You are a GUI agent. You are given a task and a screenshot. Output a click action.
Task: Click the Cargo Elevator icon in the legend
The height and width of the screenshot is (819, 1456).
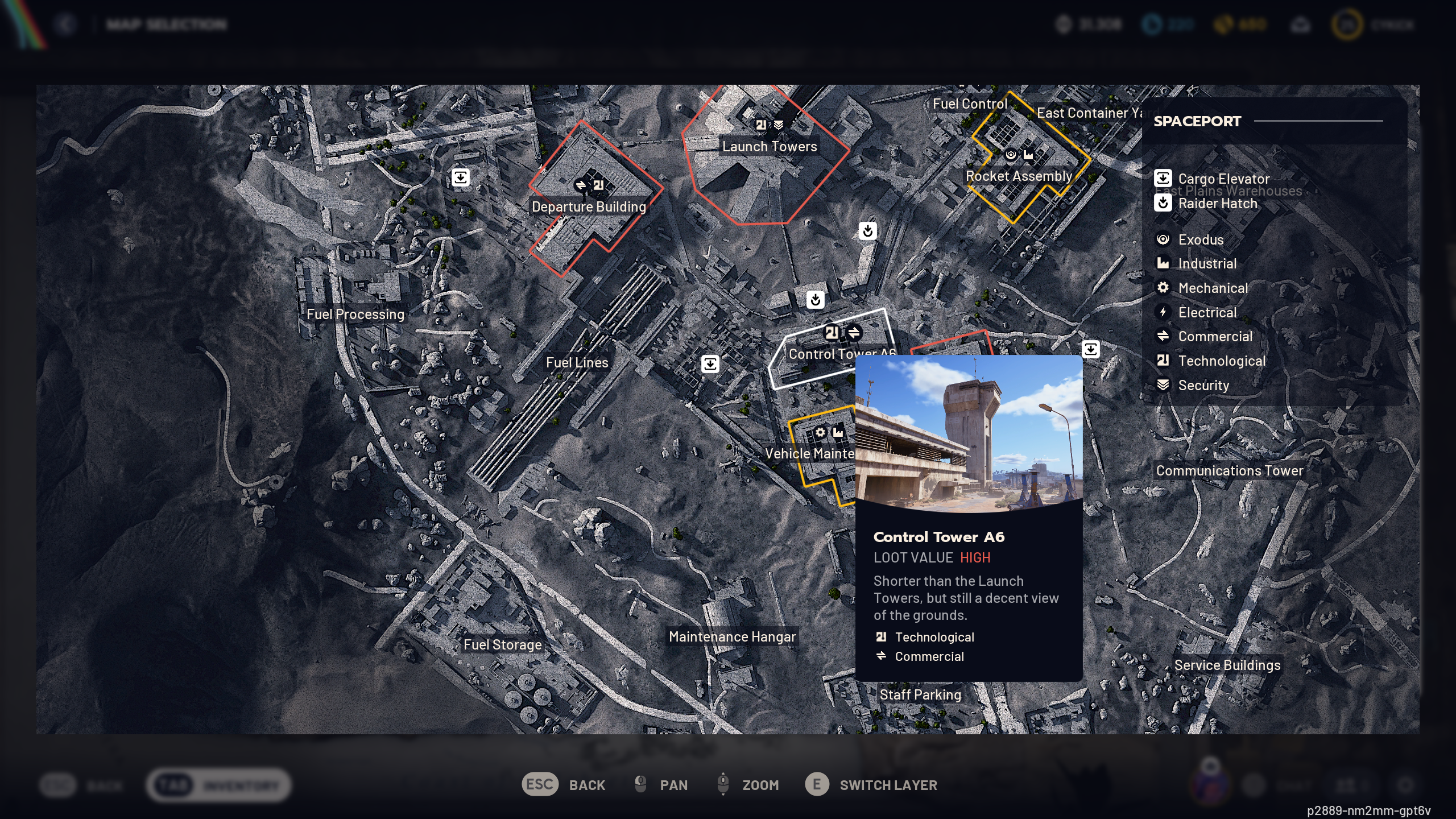(1164, 178)
